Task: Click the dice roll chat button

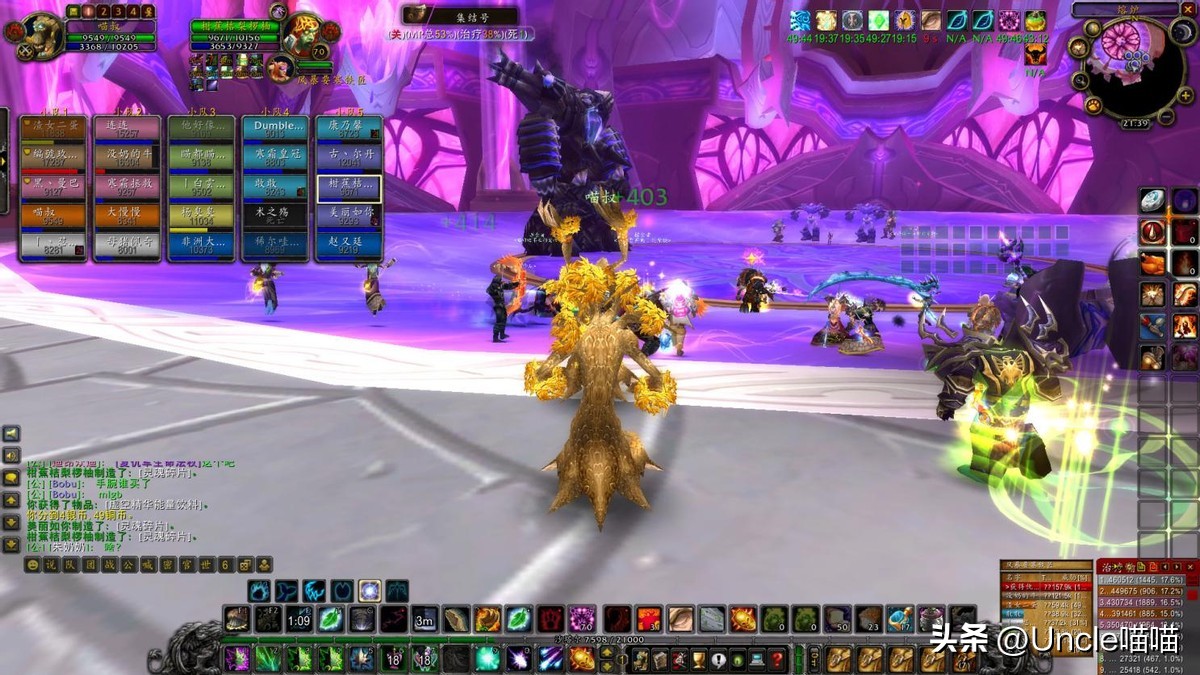Action: point(246,565)
